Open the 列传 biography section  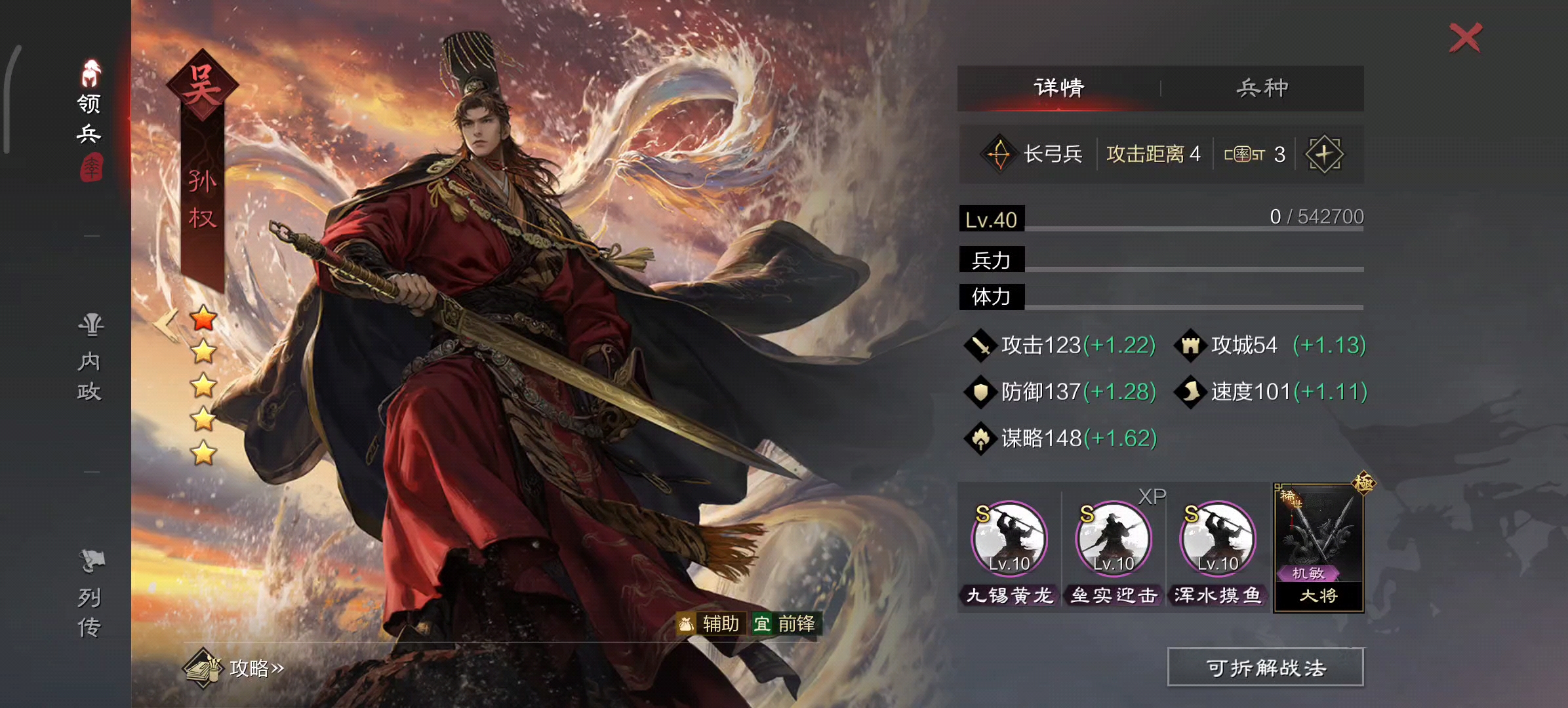(x=90, y=594)
